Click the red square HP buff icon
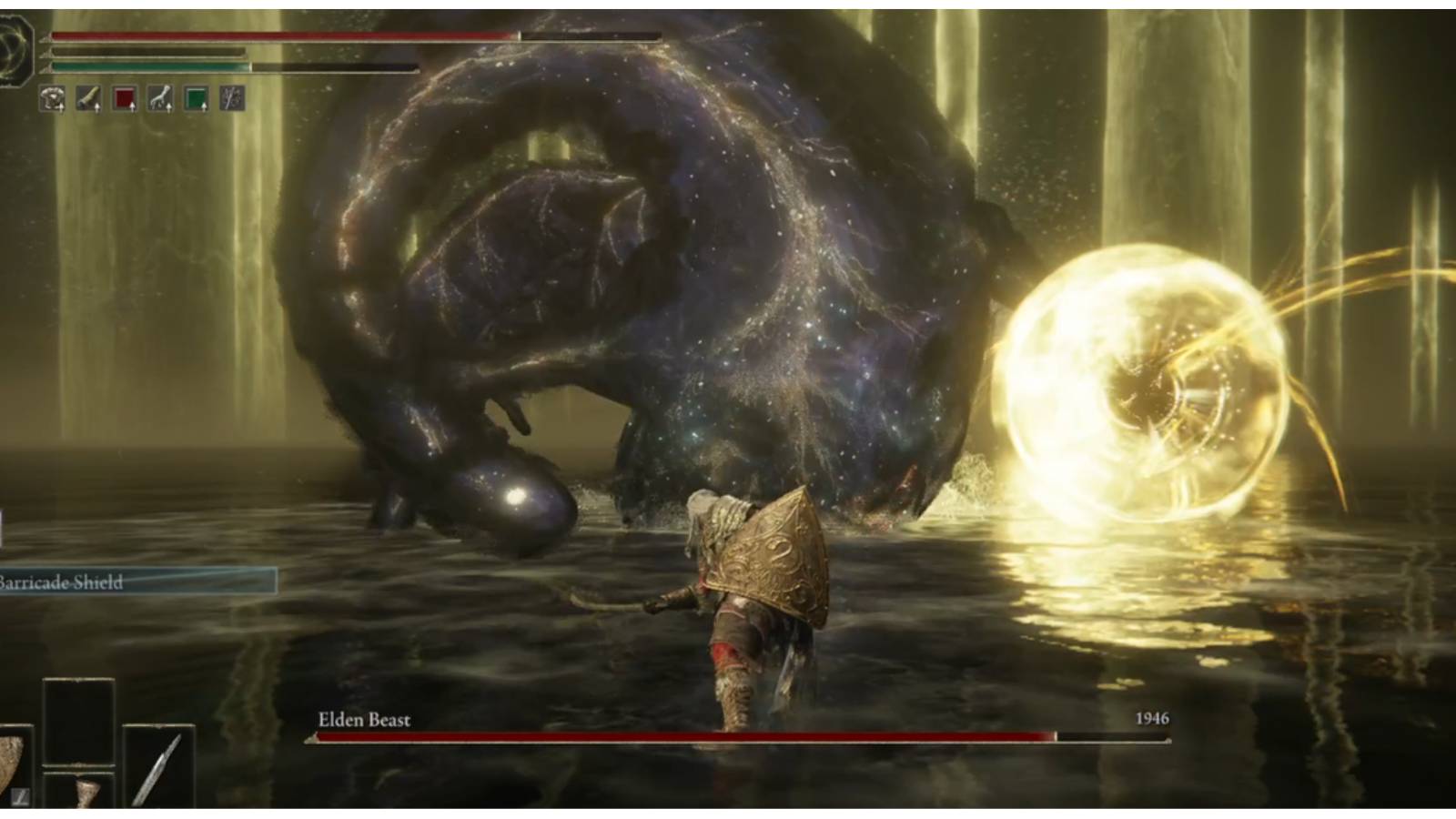Image resolution: width=1456 pixels, height=819 pixels. (x=125, y=96)
